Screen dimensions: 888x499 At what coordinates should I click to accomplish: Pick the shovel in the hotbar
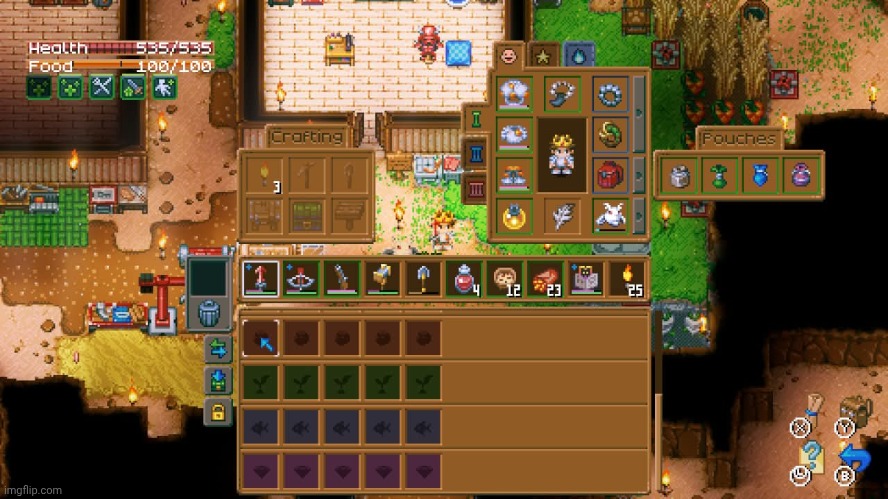[421, 278]
